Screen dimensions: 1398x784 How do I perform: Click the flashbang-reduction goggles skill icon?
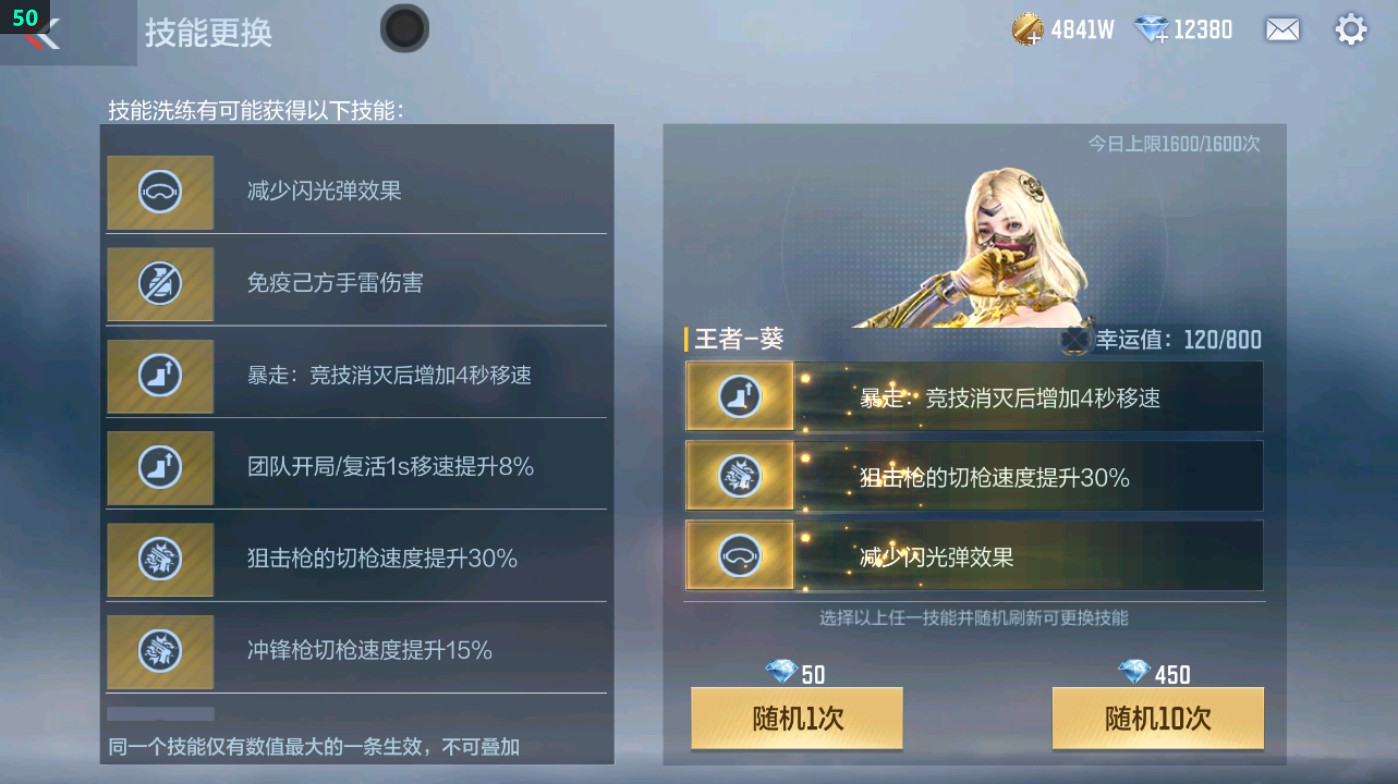point(160,193)
